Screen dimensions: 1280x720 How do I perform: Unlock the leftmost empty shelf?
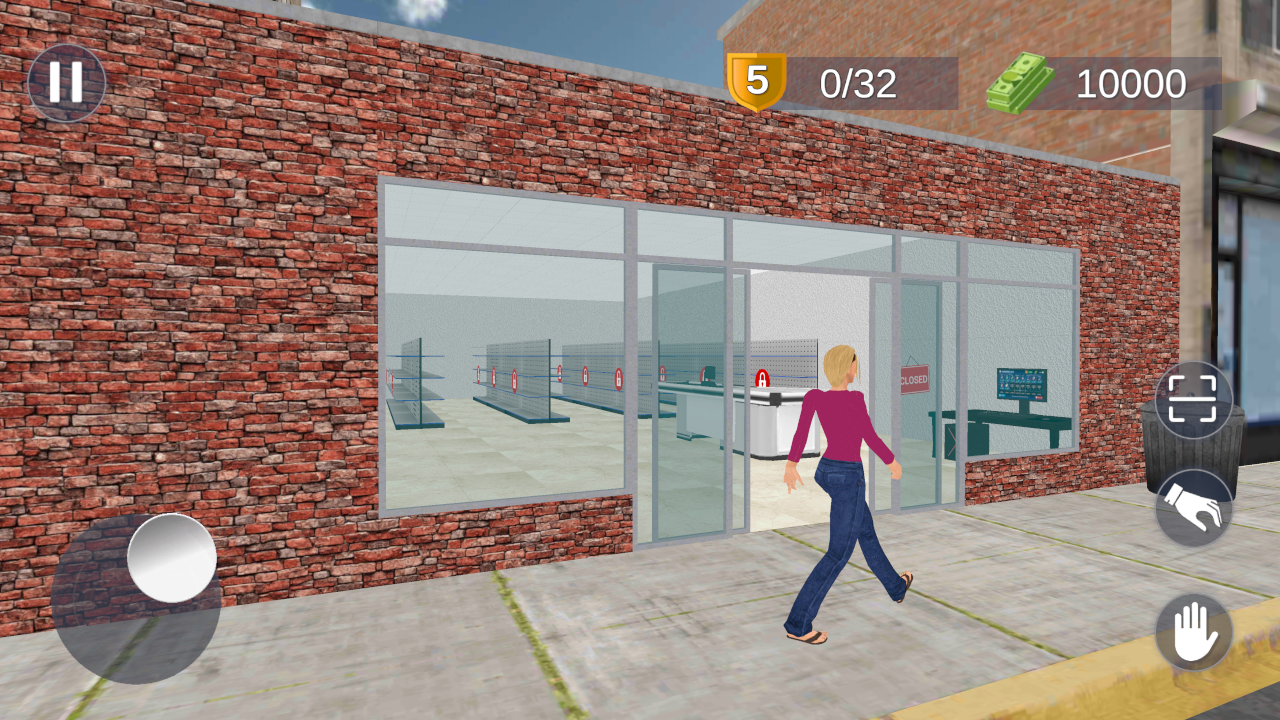[387, 378]
